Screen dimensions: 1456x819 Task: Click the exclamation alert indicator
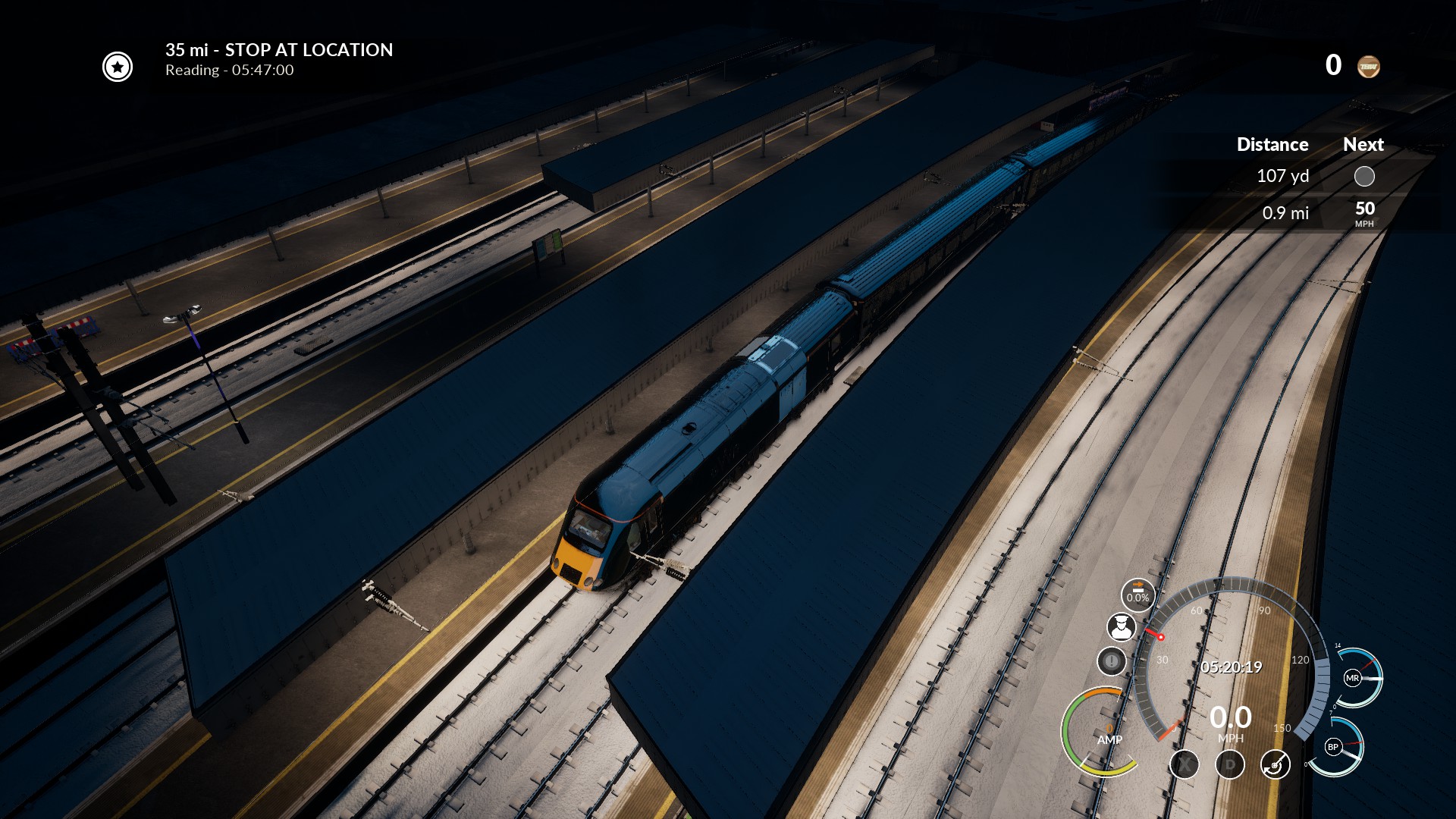tap(1111, 661)
